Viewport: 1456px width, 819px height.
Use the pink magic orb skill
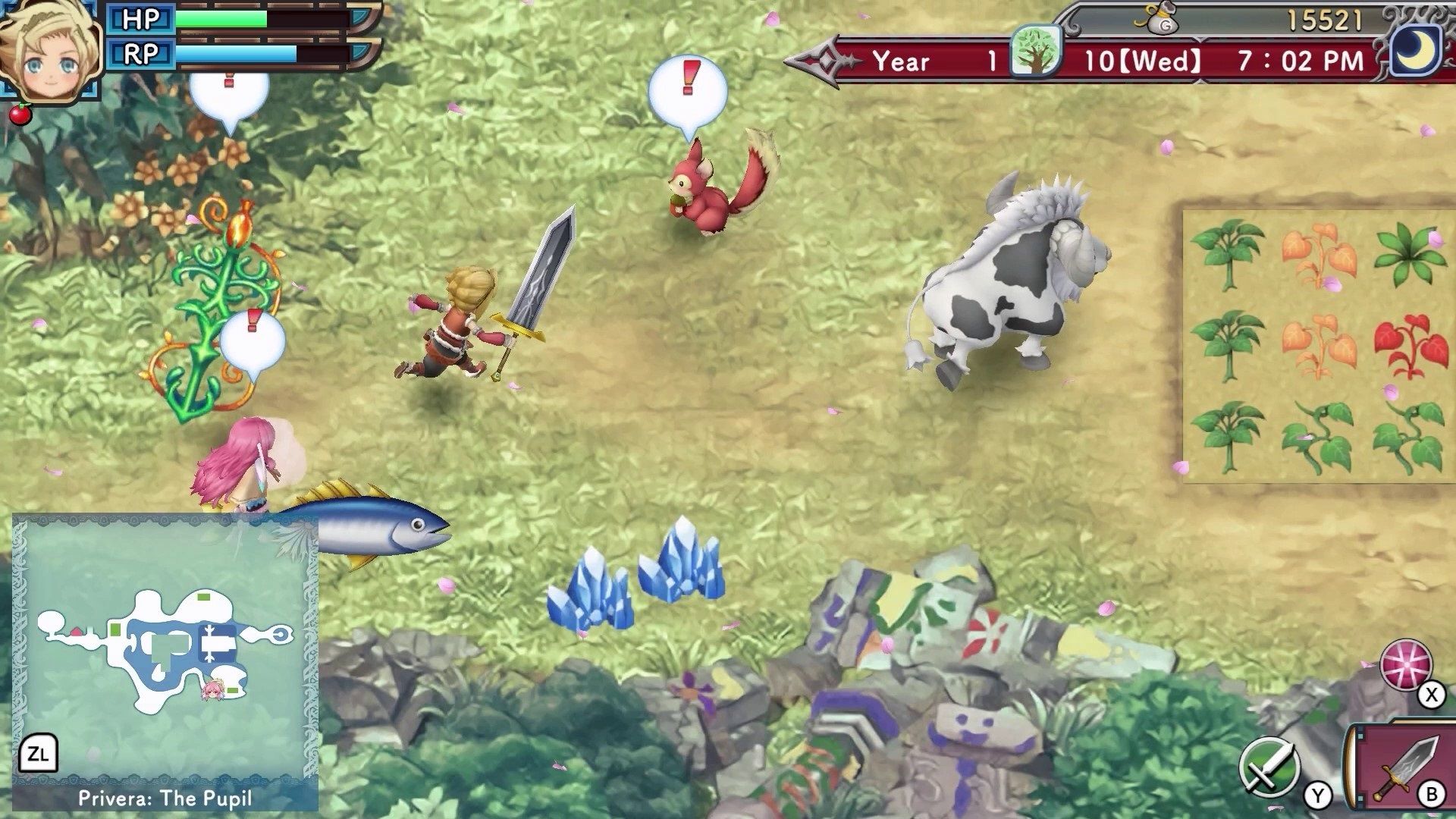pyautogui.click(x=1406, y=665)
